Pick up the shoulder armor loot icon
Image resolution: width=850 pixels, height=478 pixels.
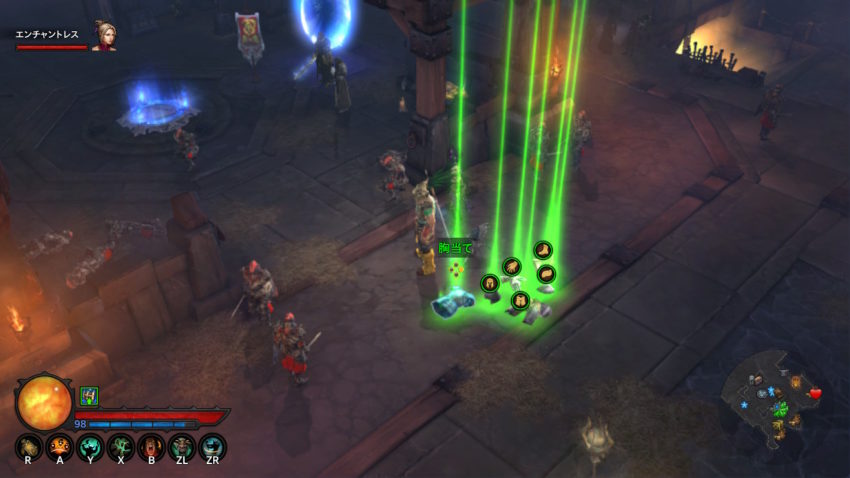tap(545, 273)
